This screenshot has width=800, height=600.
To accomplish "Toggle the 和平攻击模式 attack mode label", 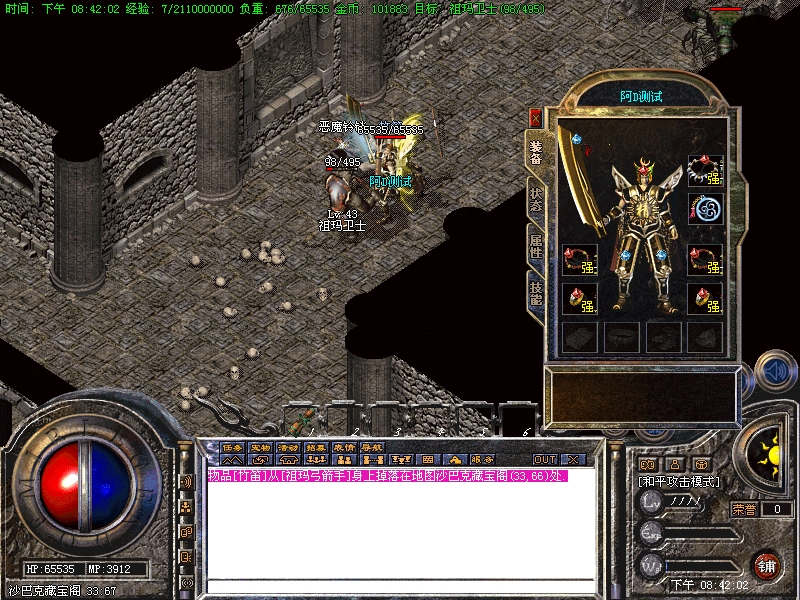I will click(680, 482).
